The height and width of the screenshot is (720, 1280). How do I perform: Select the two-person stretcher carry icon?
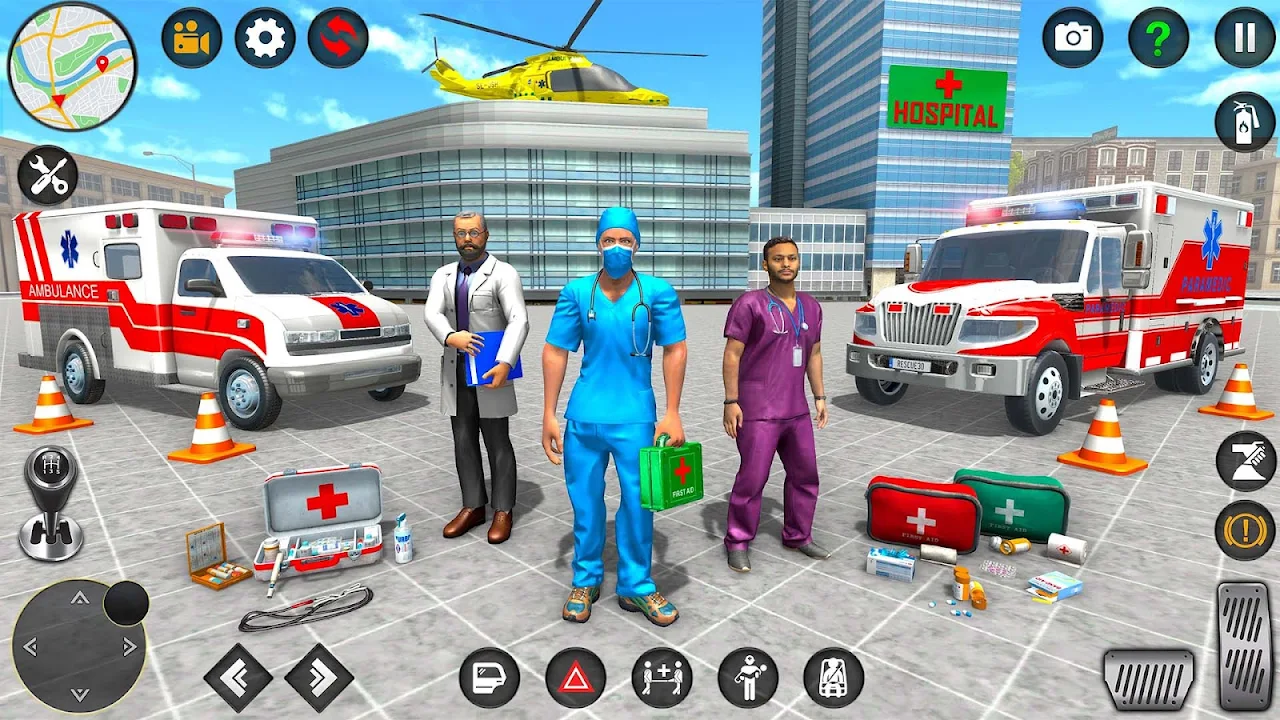(x=662, y=677)
